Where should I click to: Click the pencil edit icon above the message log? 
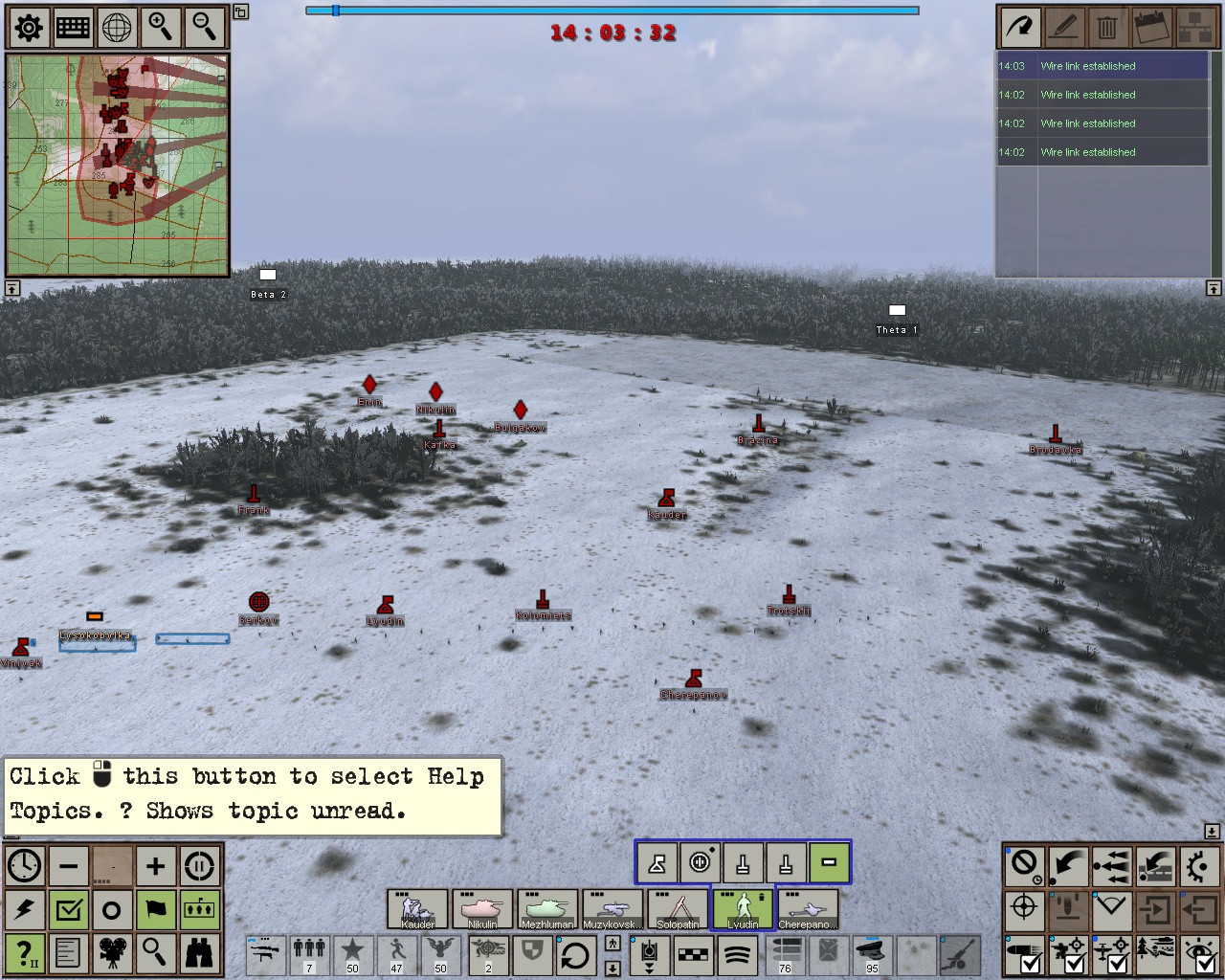[x=1063, y=28]
